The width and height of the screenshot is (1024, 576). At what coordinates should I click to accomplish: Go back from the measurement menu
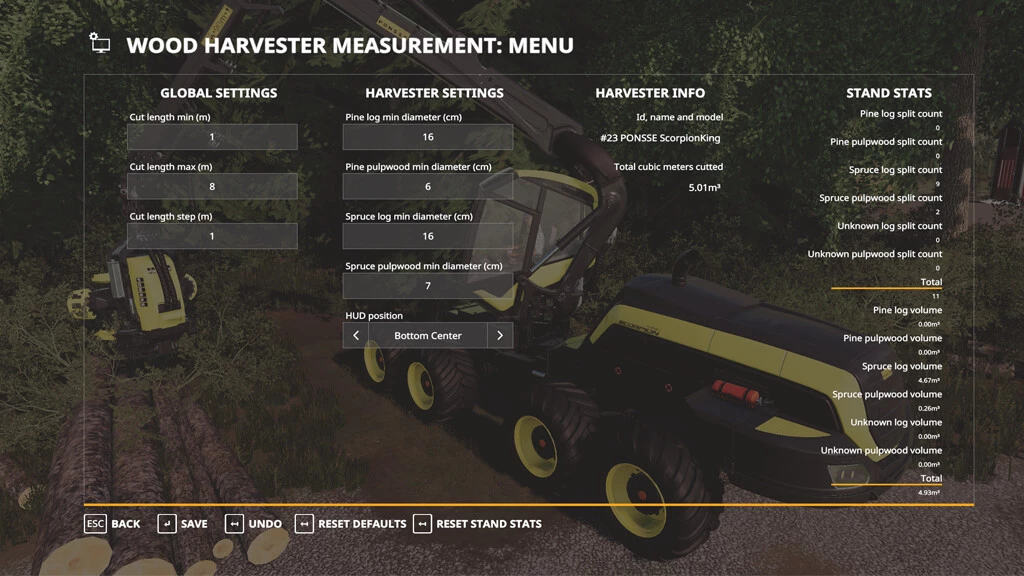pyautogui.click(x=112, y=524)
